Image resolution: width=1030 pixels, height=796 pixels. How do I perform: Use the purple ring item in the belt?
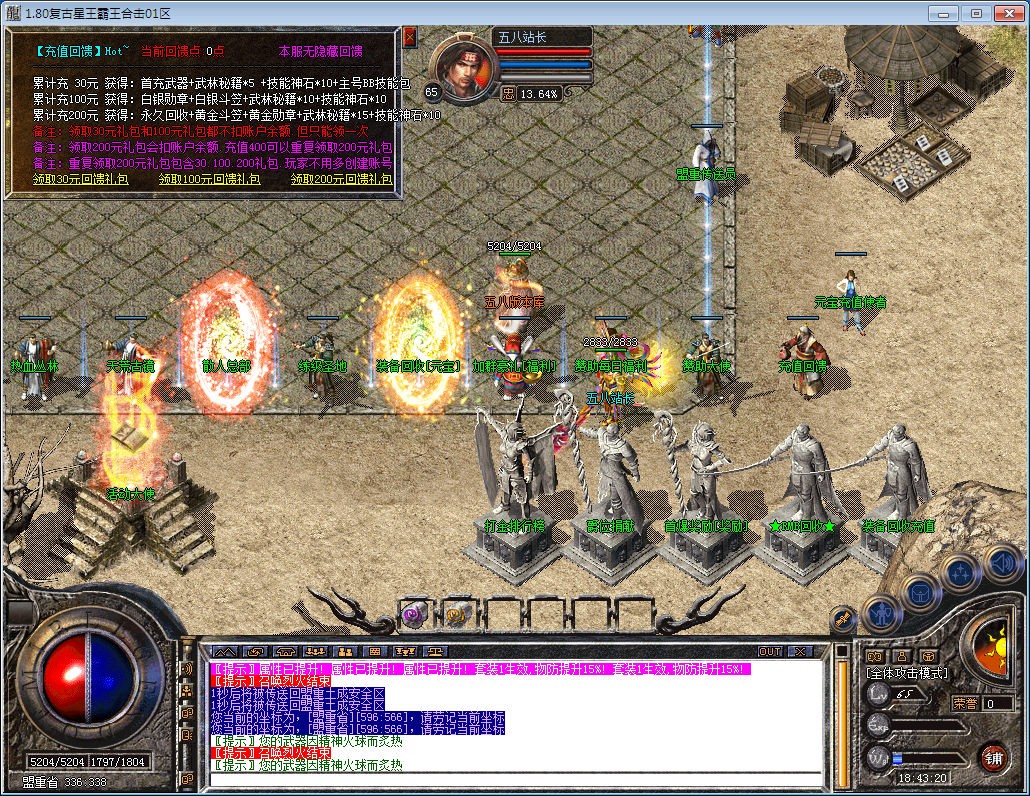click(413, 612)
